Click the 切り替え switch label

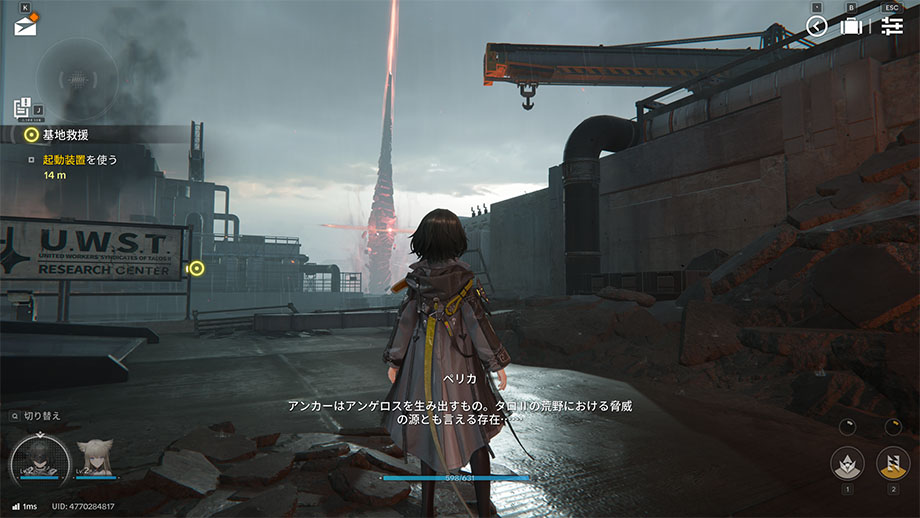(42, 415)
